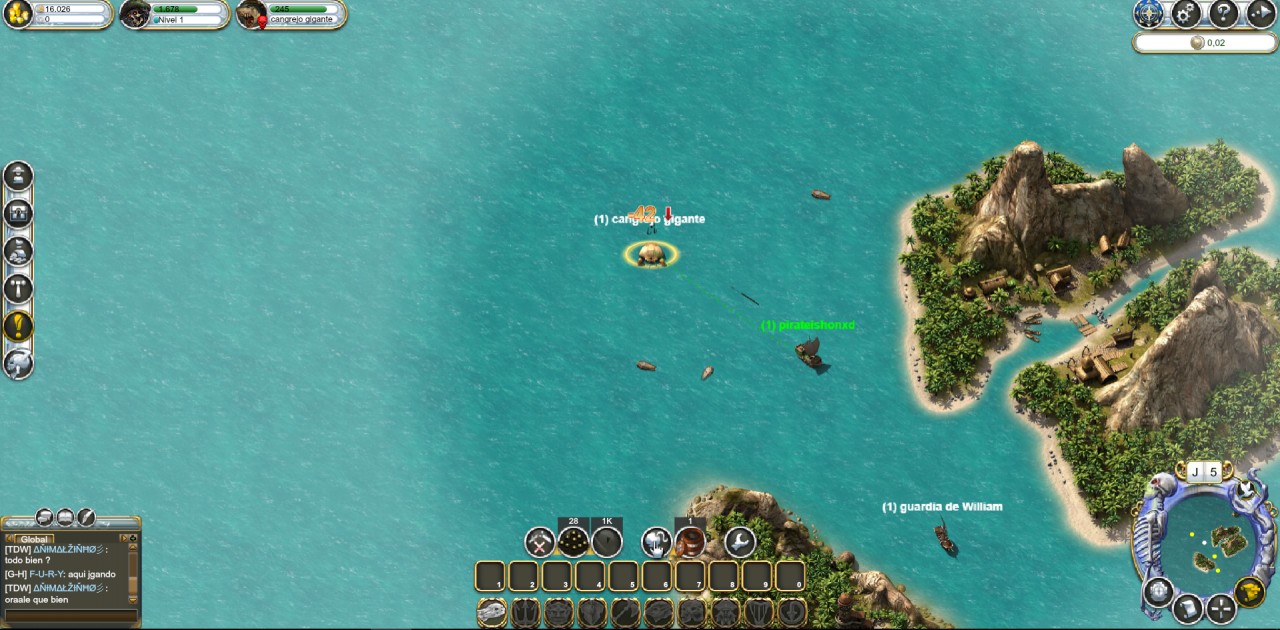1280x630 pixels.
Task: Select the sea monster skull ability icon
Action: click(x=492, y=611)
